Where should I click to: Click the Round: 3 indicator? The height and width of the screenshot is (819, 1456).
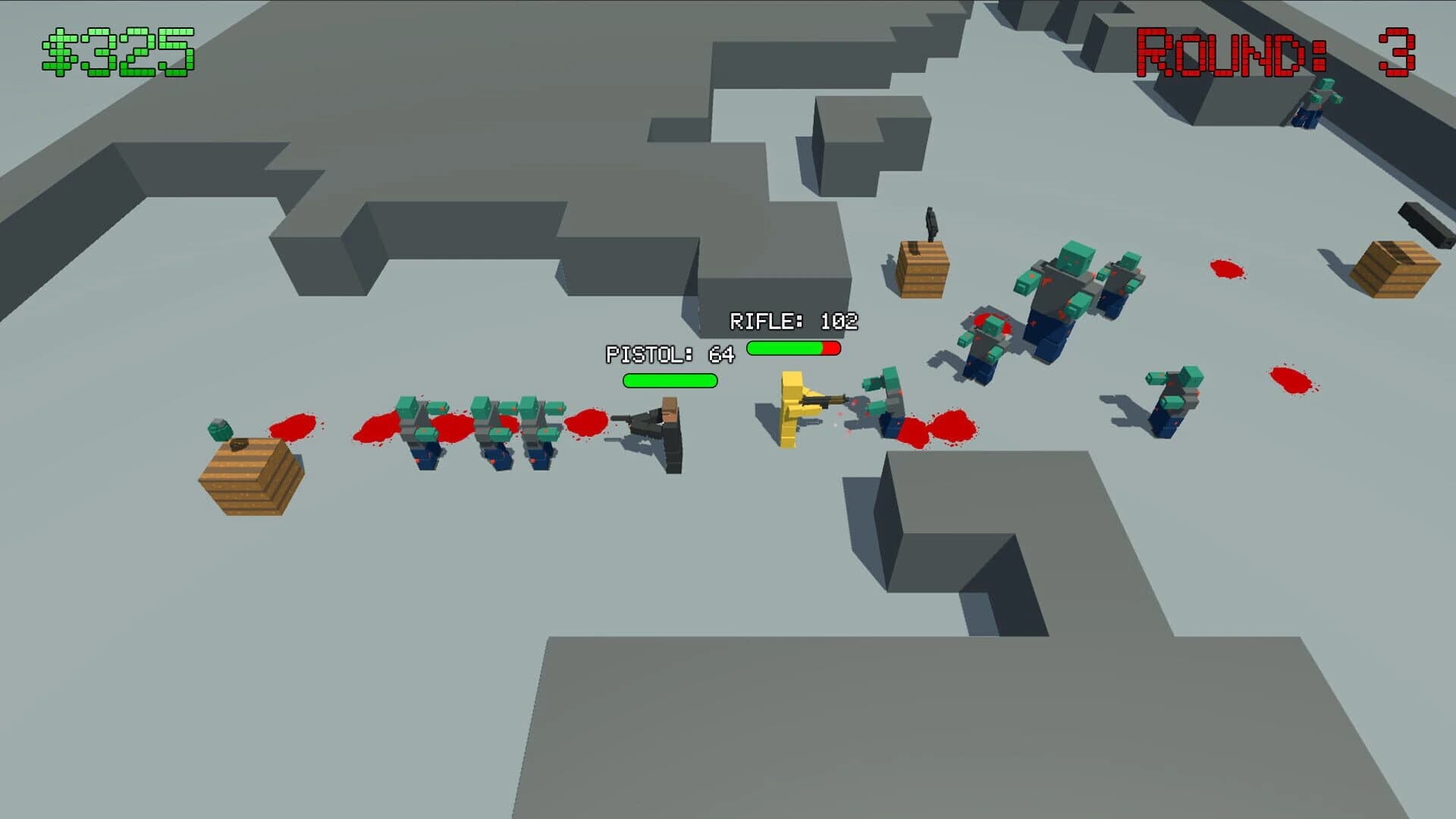(1274, 49)
